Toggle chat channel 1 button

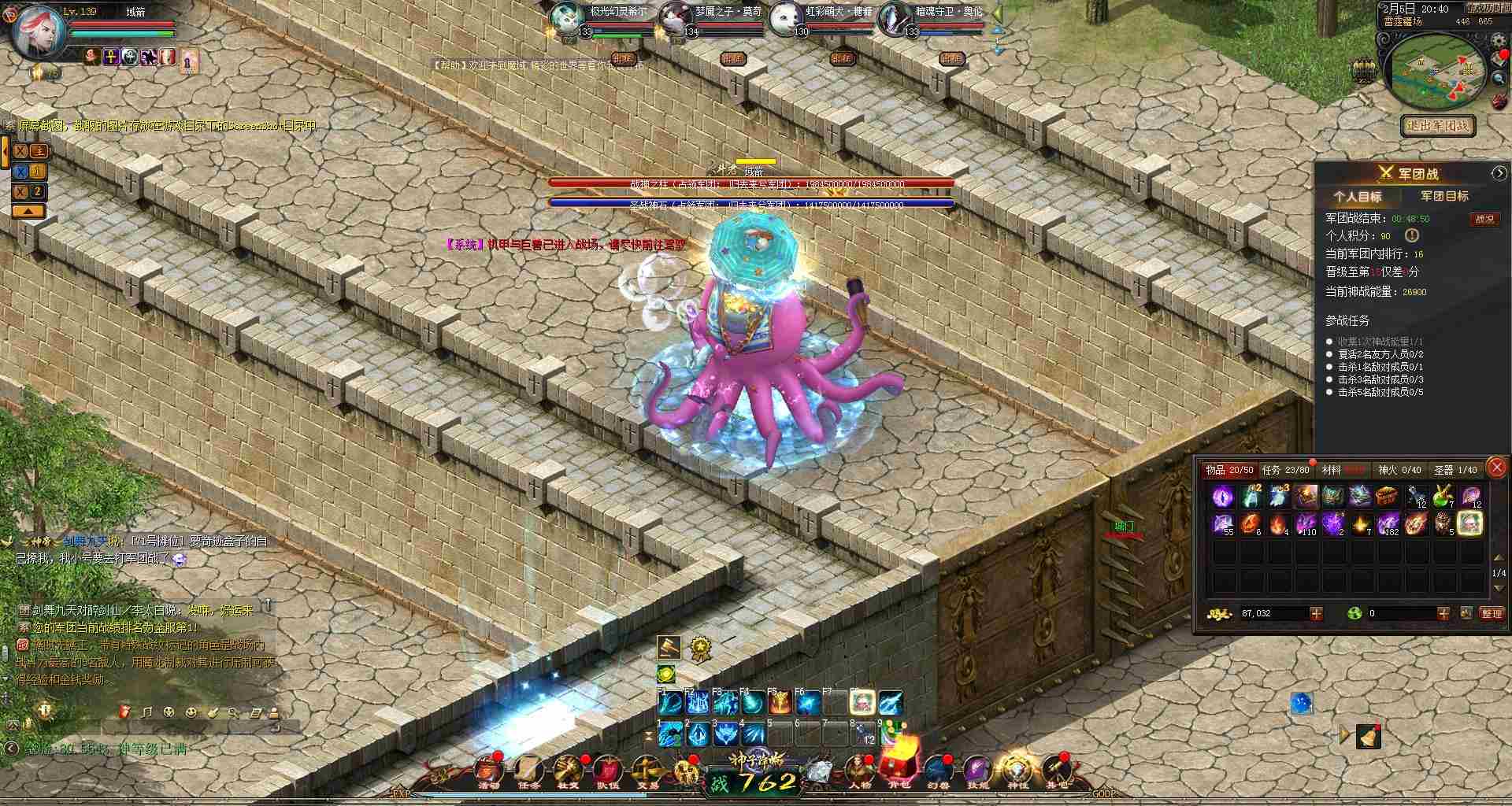click(38, 172)
